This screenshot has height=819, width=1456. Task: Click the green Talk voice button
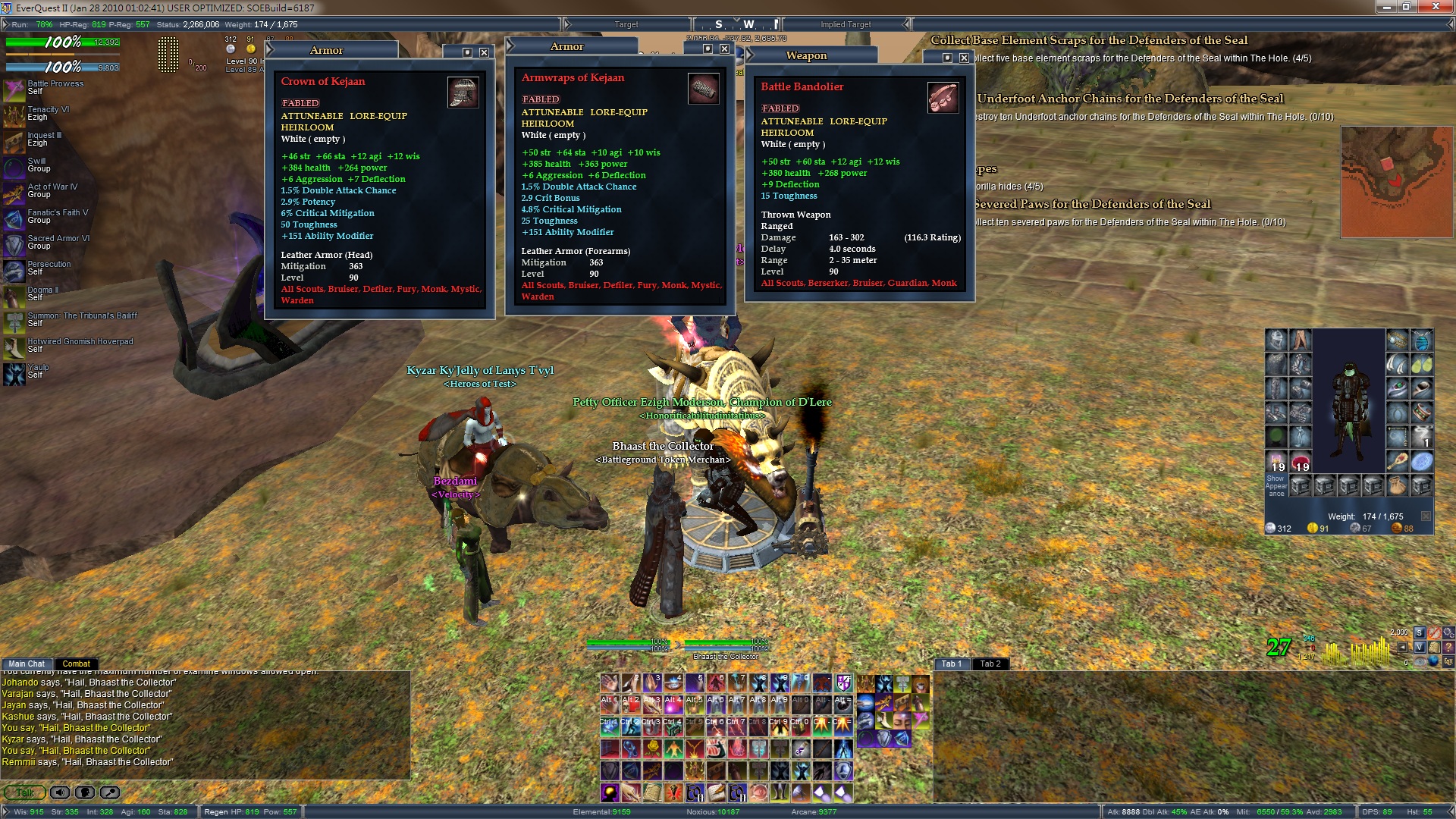pos(25,792)
